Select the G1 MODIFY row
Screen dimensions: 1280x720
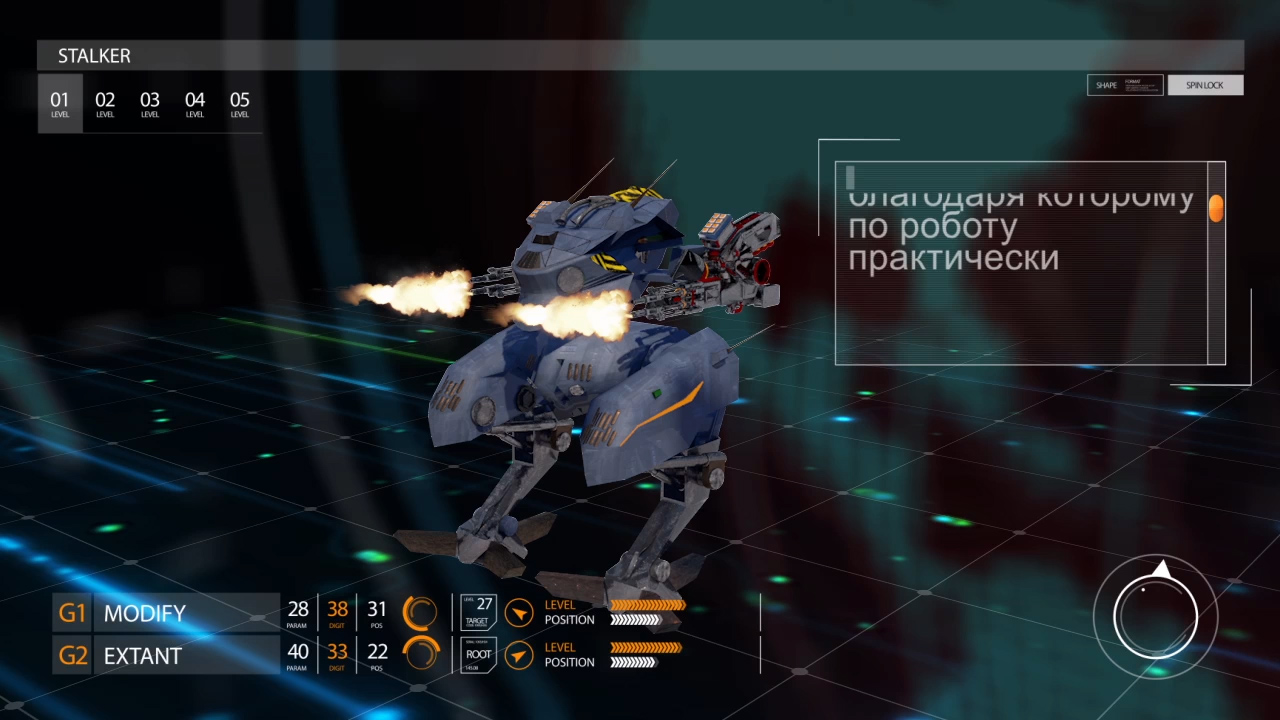tap(166, 613)
